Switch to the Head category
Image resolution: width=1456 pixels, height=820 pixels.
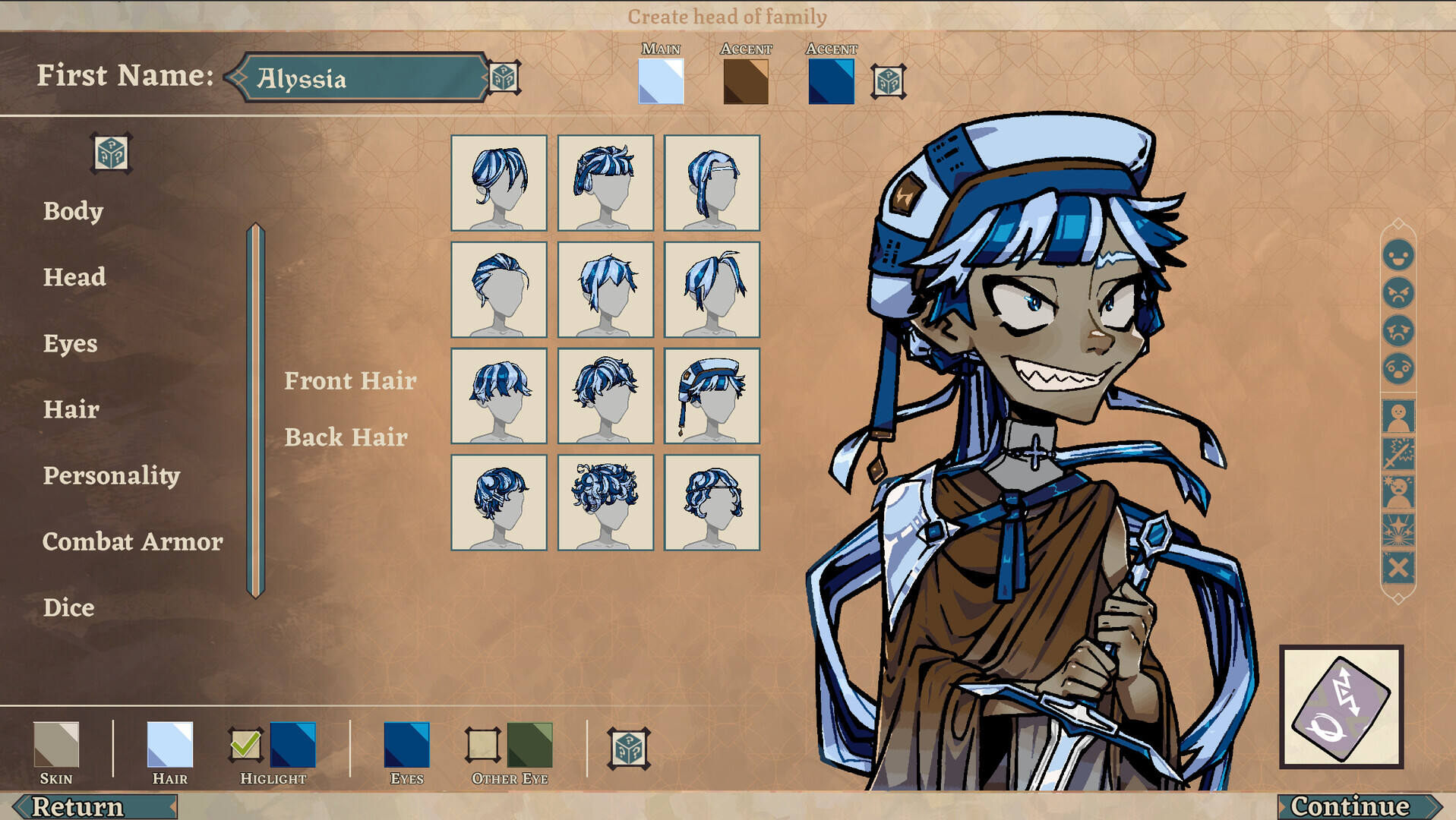tap(74, 277)
